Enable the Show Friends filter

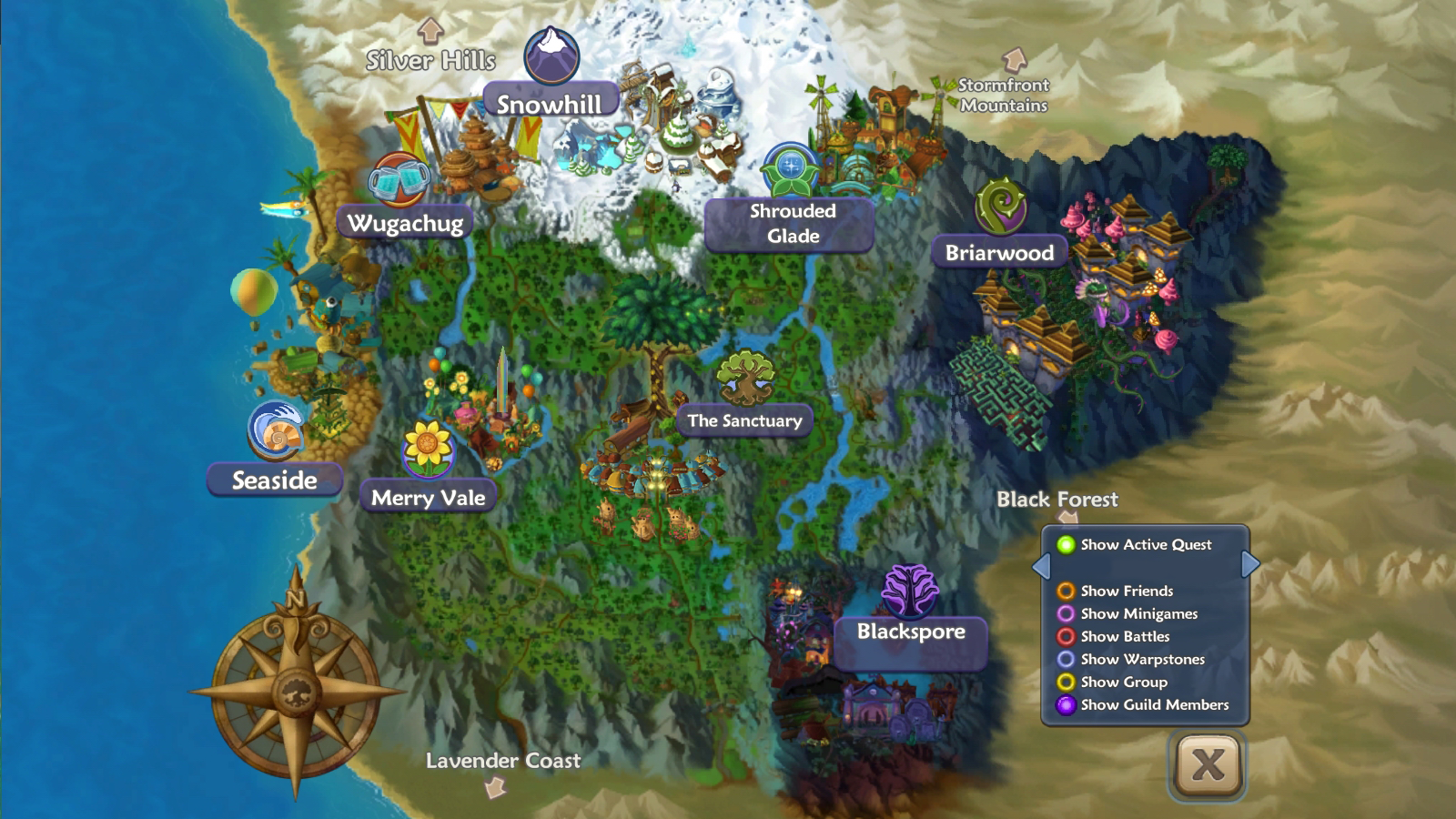pyautogui.click(x=1066, y=591)
